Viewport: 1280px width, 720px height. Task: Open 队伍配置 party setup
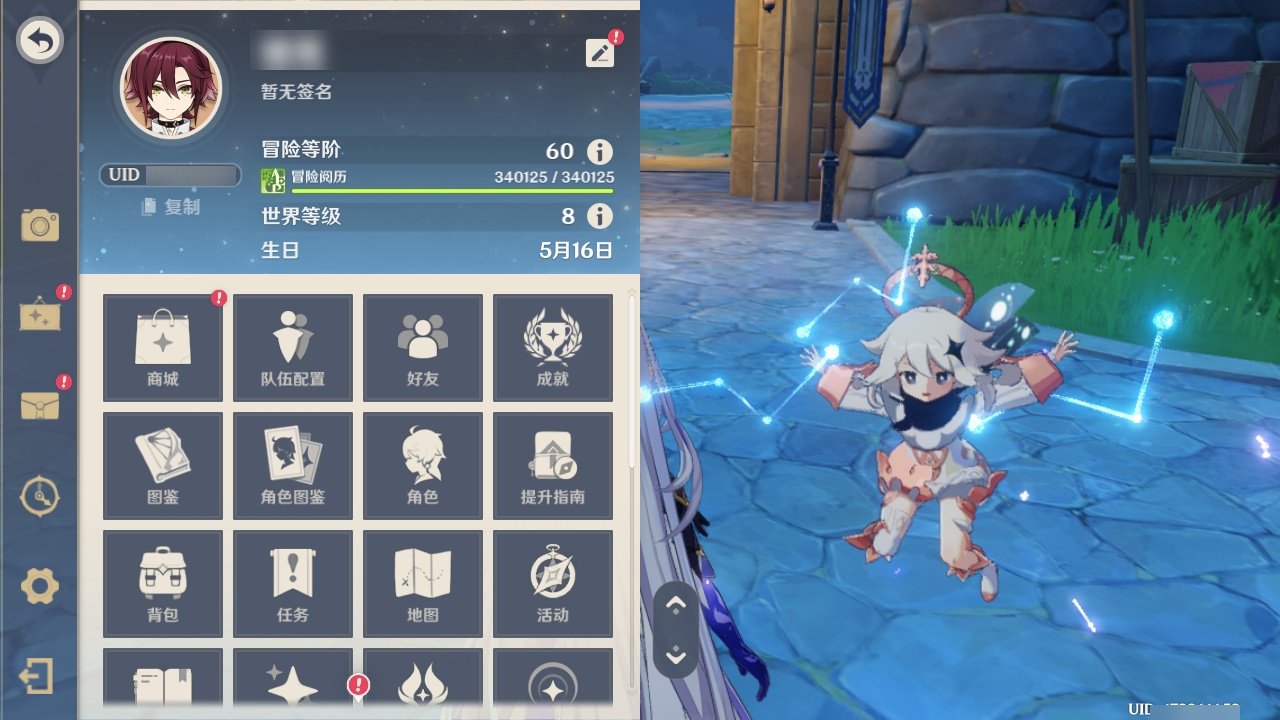tap(293, 348)
